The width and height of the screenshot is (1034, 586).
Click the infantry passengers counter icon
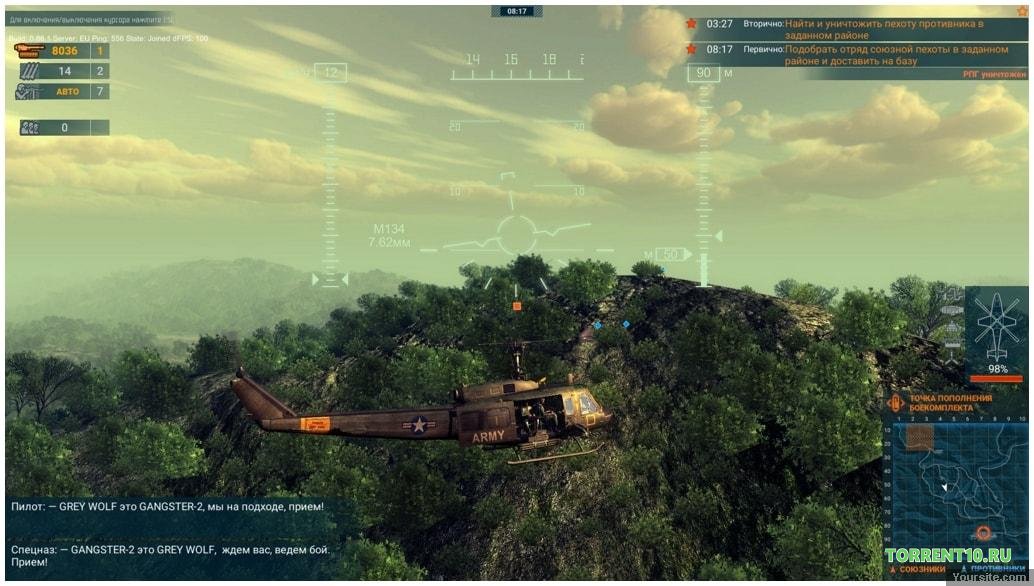(30, 128)
